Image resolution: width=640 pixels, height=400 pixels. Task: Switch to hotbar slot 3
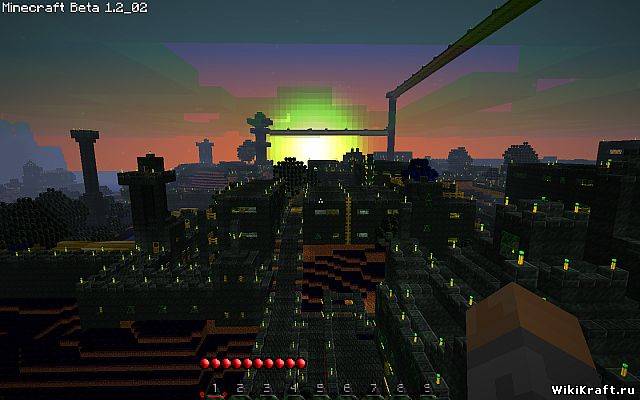(267, 387)
